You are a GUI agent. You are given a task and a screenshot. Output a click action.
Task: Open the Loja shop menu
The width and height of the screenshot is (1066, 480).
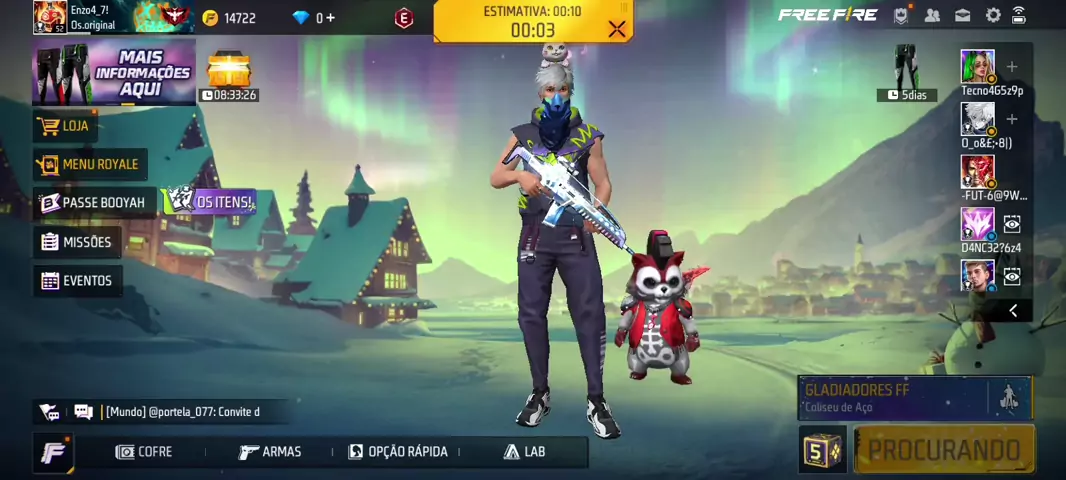65,126
